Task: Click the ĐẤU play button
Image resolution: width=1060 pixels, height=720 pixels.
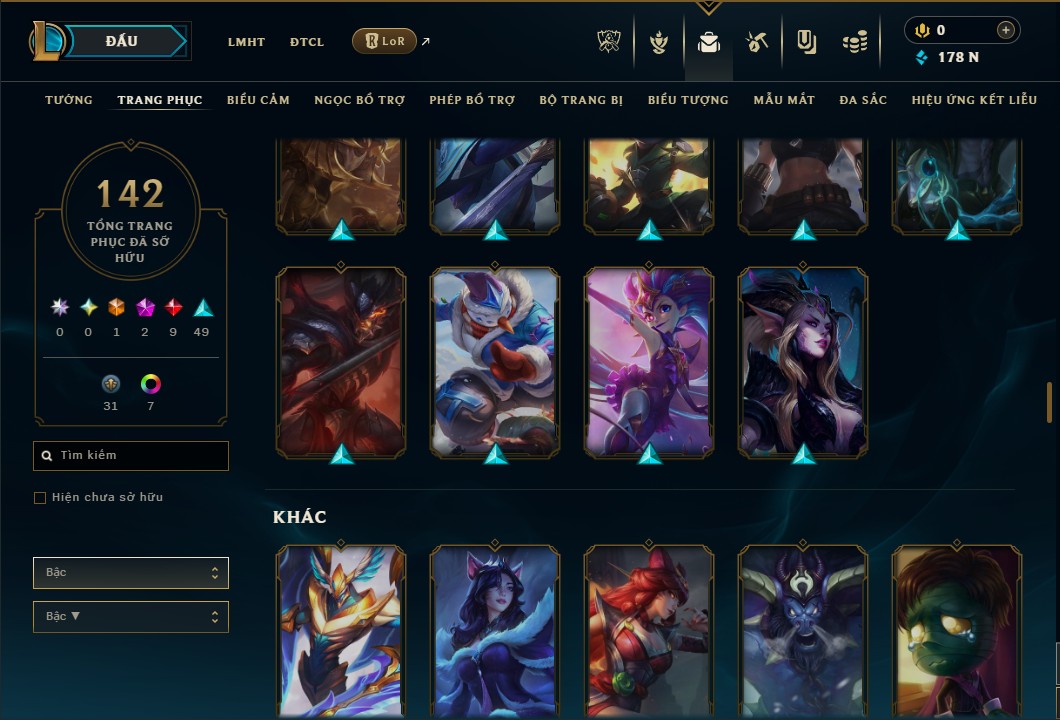Action: pyautogui.click(x=121, y=41)
